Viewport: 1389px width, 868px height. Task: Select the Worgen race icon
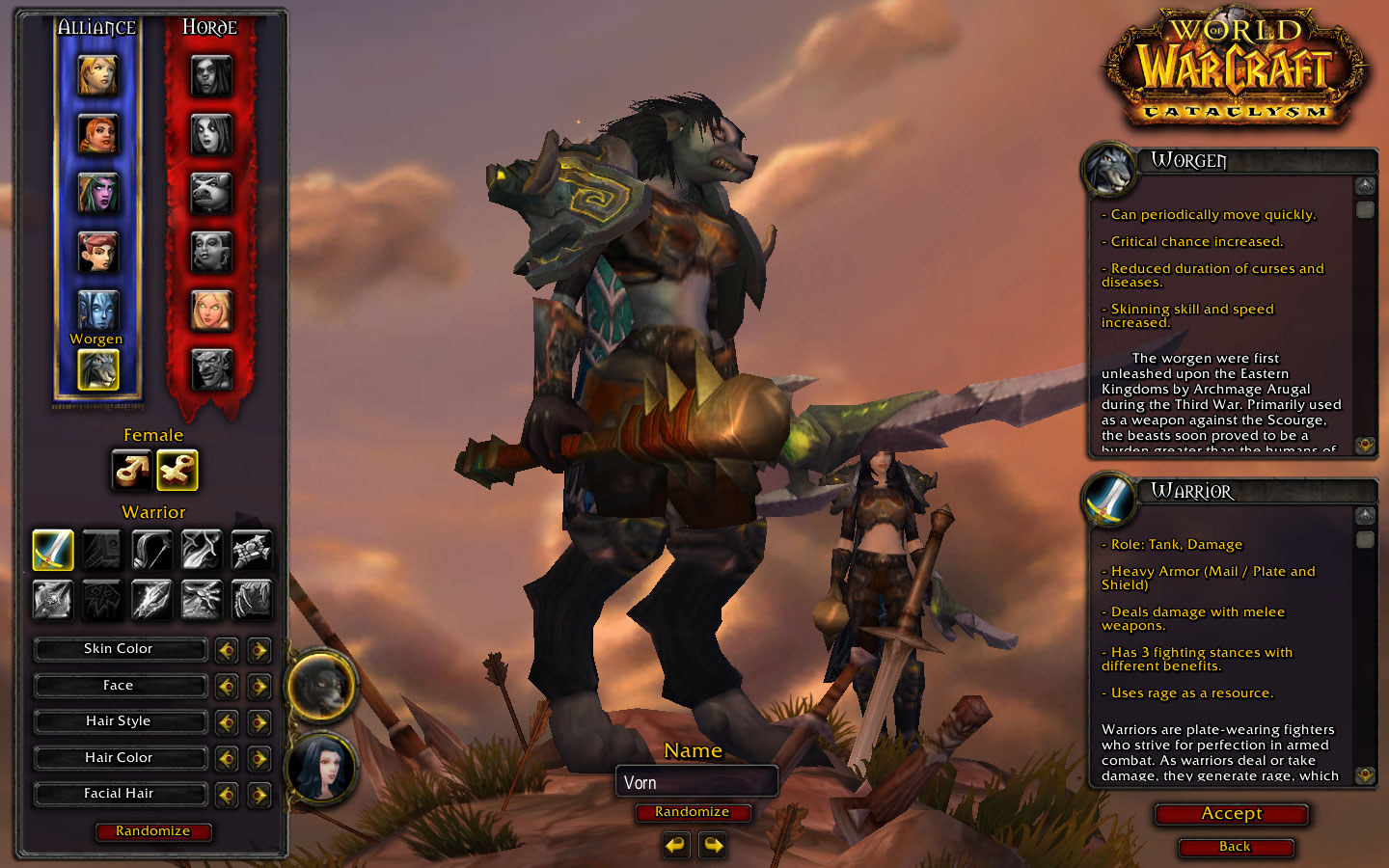97,369
